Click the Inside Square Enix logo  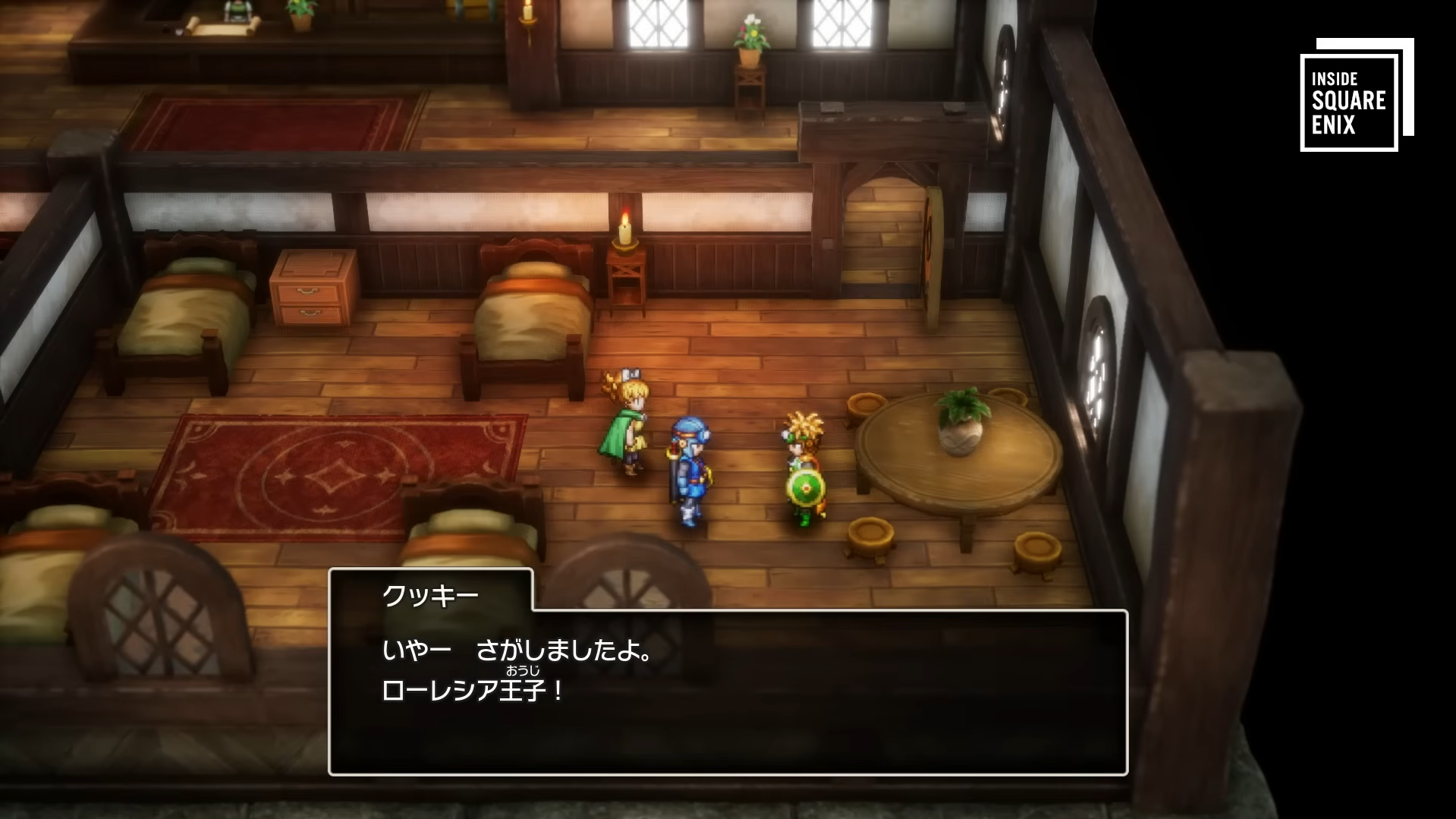pyautogui.click(x=1355, y=95)
